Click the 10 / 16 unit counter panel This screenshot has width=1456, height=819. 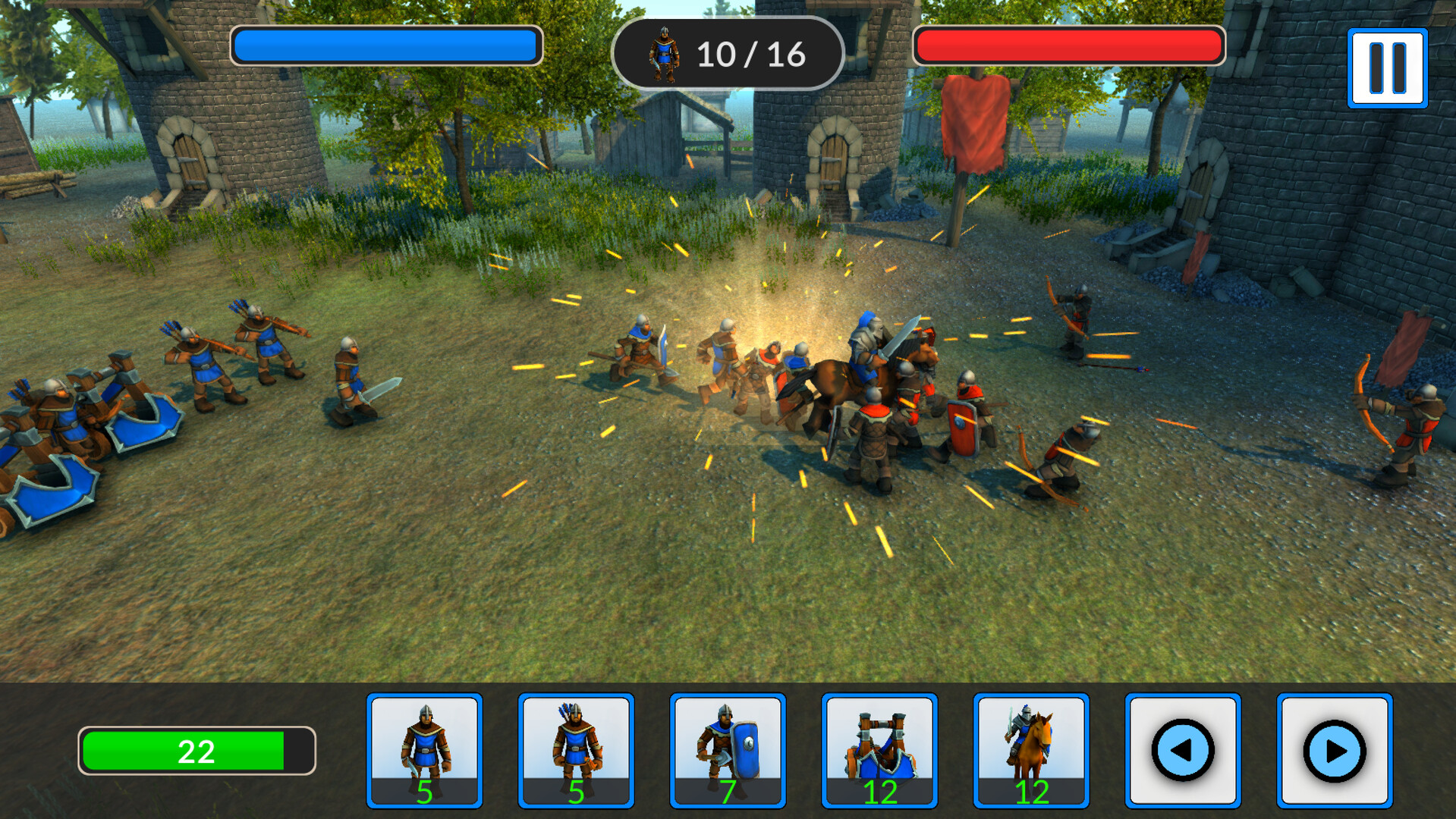click(x=728, y=53)
